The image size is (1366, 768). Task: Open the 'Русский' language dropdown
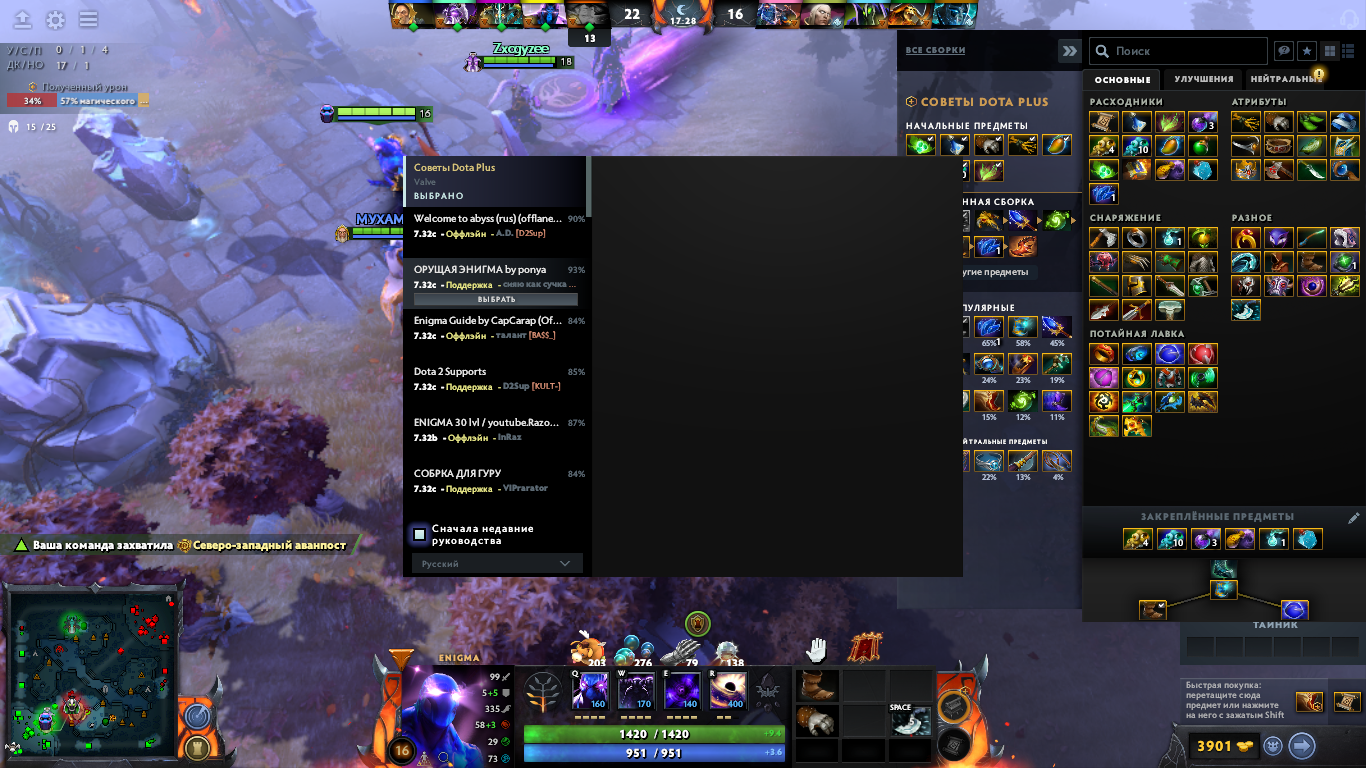point(496,562)
